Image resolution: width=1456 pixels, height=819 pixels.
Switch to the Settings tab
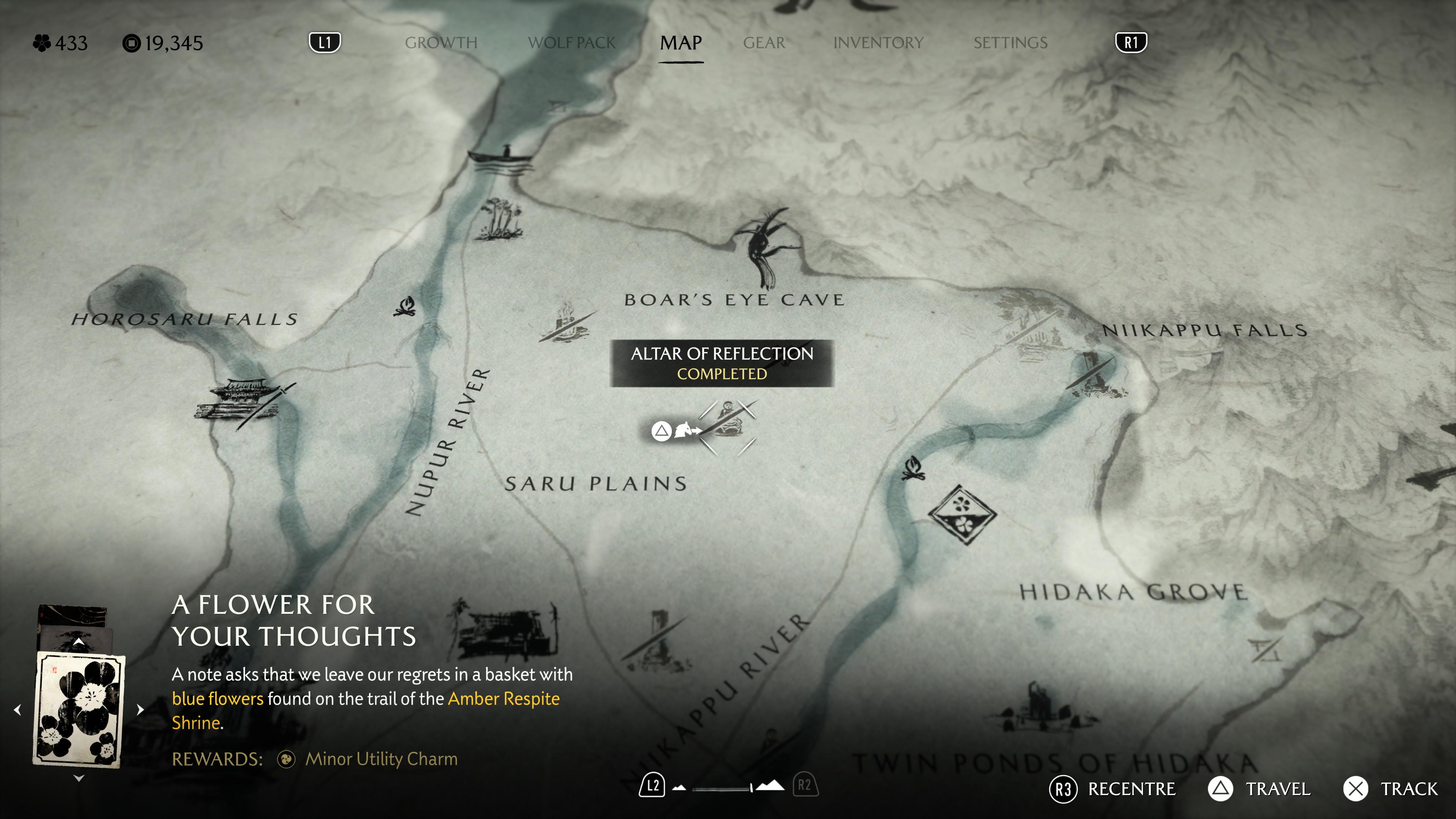(x=1010, y=43)
